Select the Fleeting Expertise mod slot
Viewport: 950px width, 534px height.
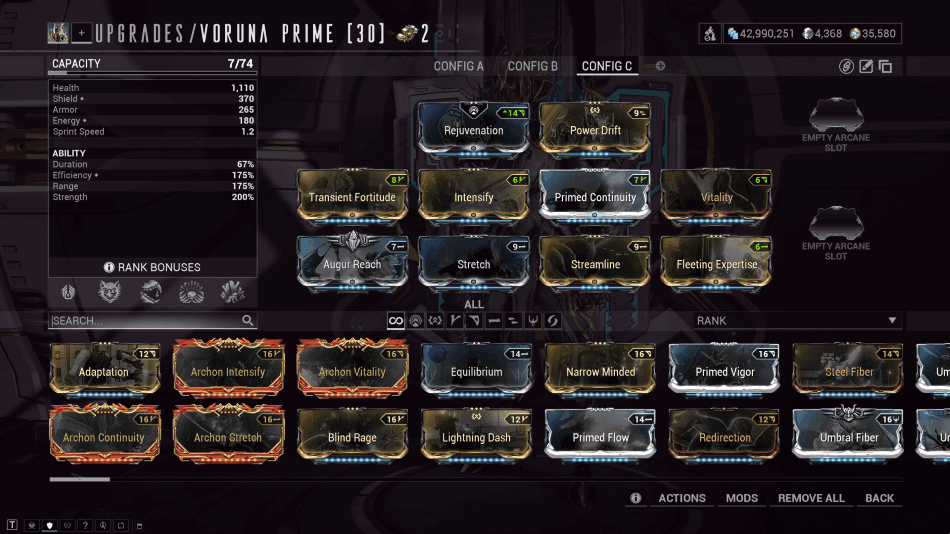click(x=716, y=263)
